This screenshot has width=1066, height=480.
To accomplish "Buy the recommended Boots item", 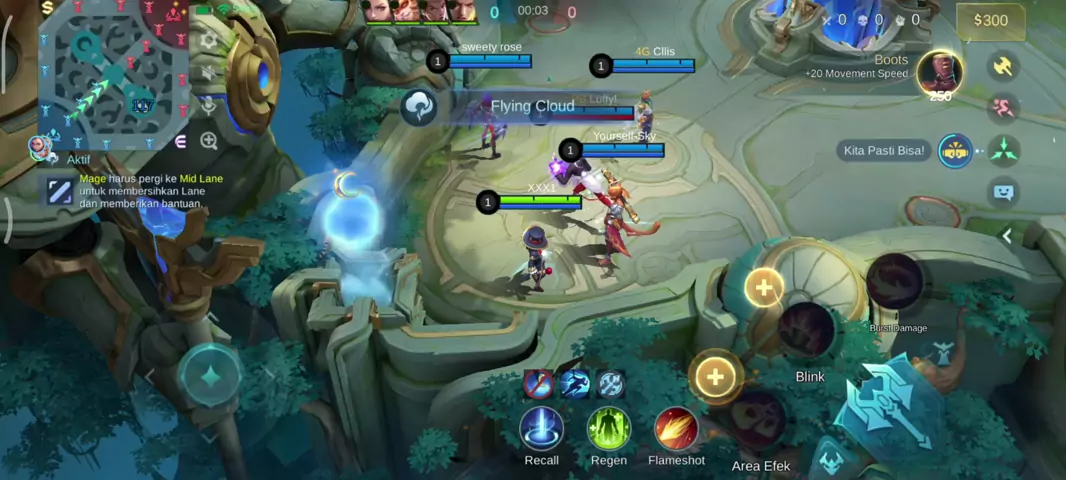I will [939, 72].
